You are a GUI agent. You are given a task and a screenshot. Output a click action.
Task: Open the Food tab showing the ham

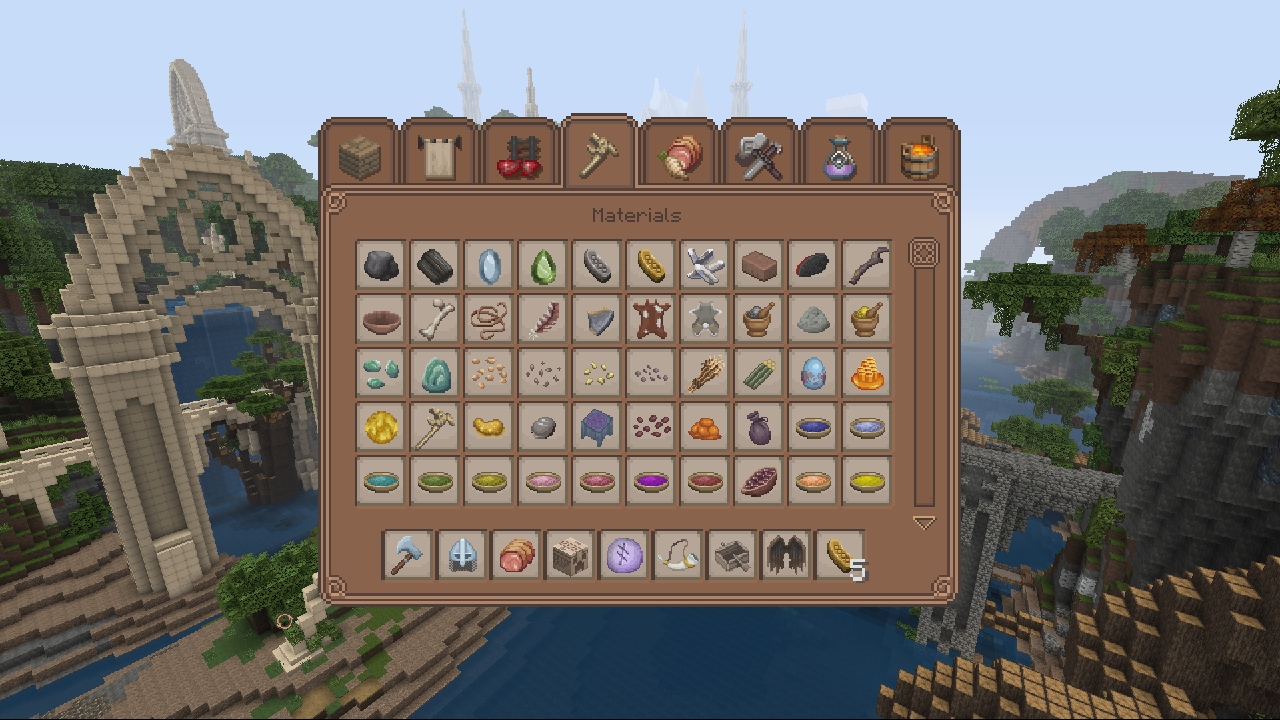[680, 155]
